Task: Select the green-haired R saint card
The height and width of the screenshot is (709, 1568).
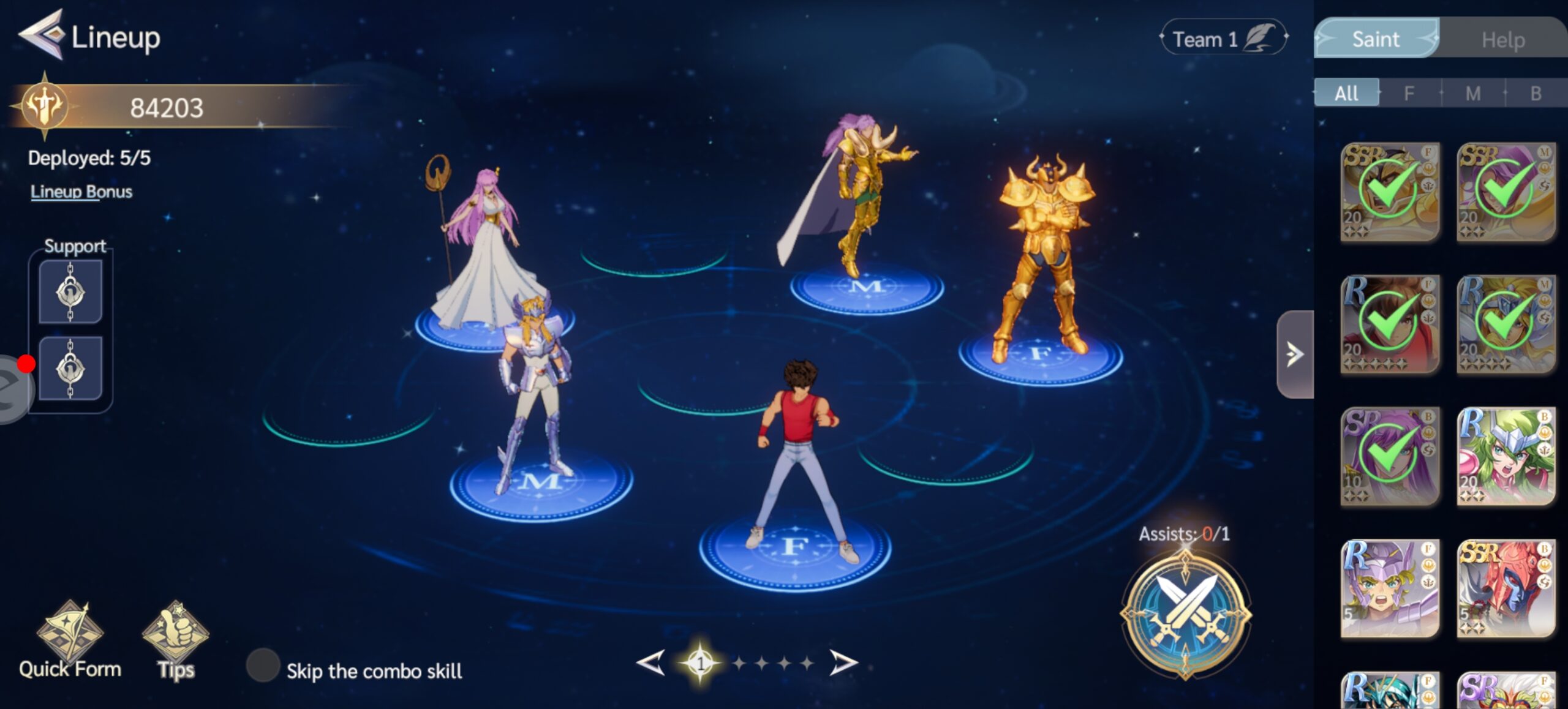Action: click(x=1505, y=457)
